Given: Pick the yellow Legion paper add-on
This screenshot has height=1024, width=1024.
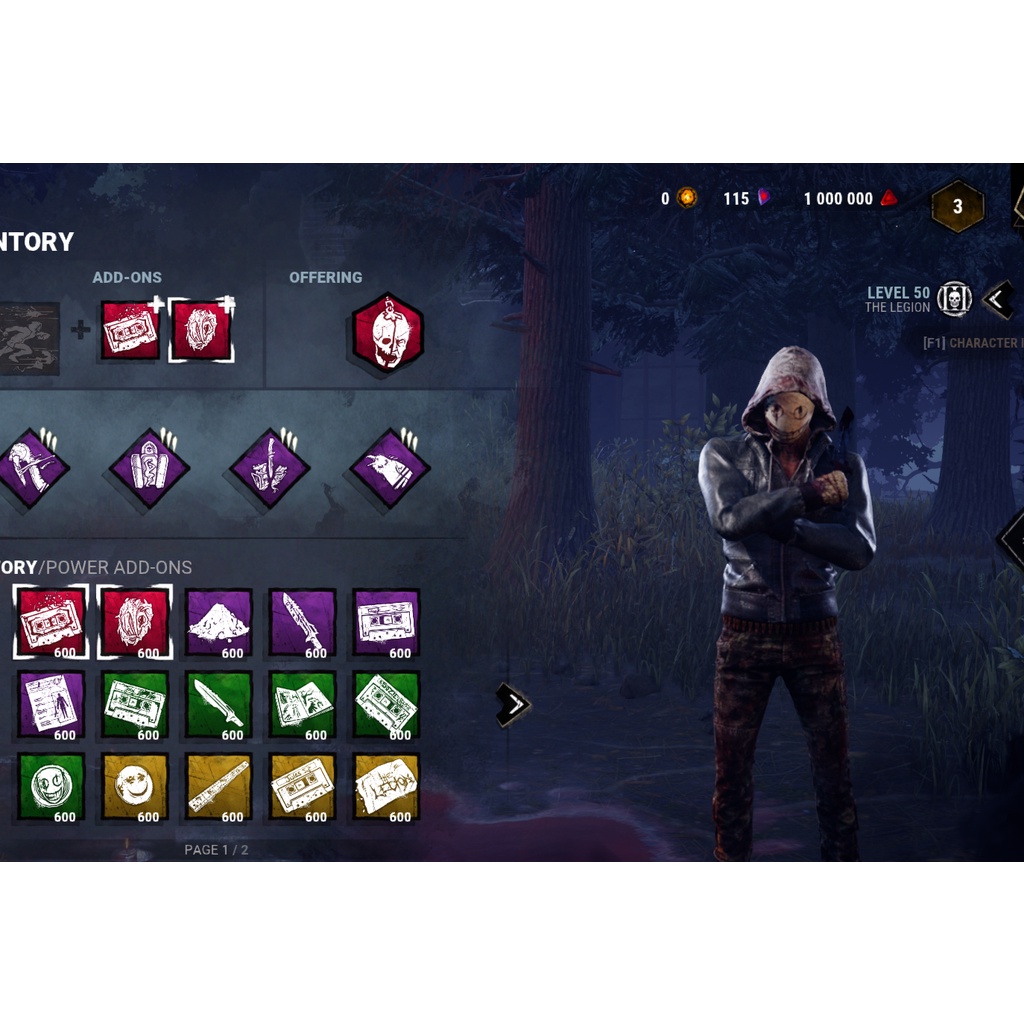Looking at the screenshot, I should point(386,786).
